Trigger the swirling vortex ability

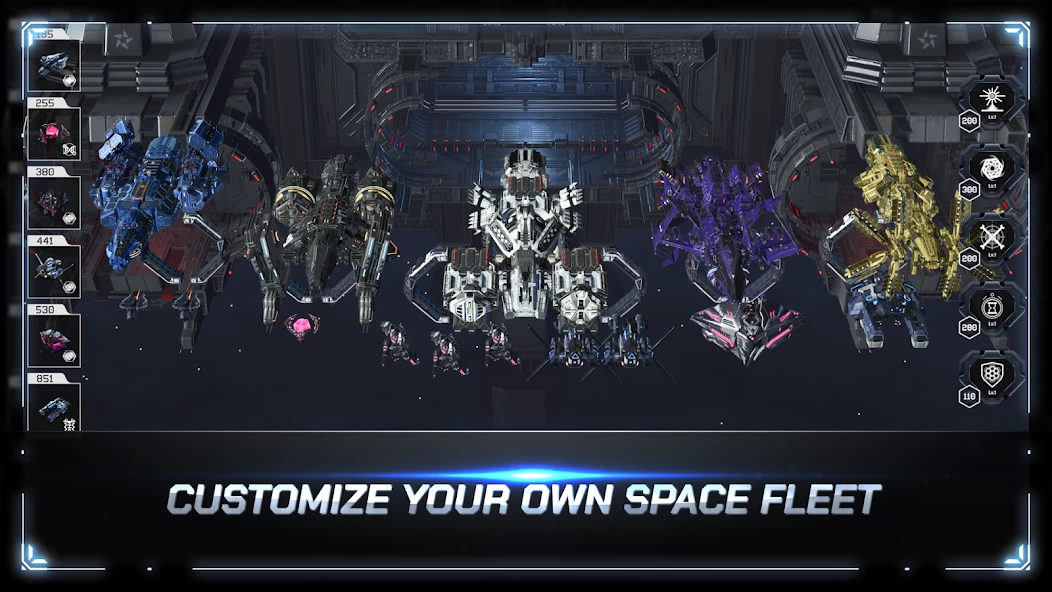tap(992, 169)
